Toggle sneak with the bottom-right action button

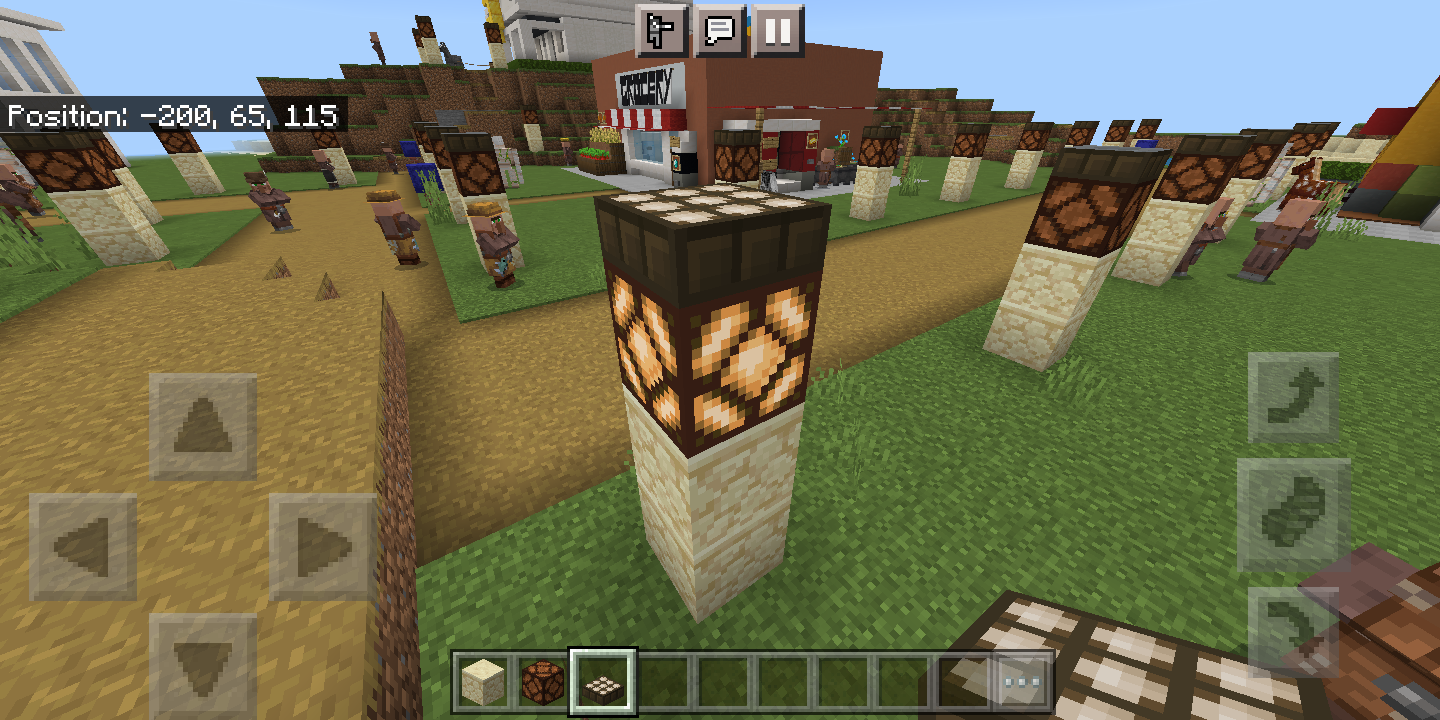click(x=1294, y=630)
